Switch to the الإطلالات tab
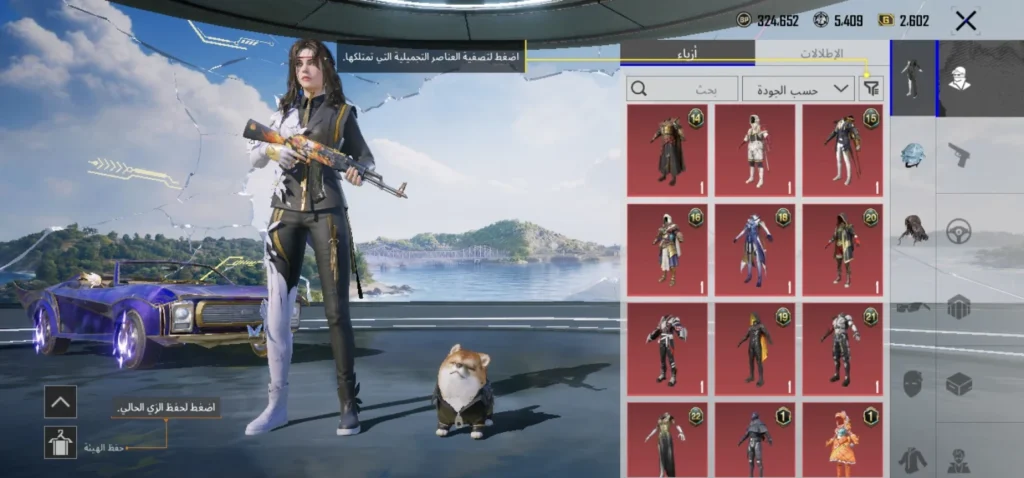The height and width of the screenshot is (478, 1024). [822, 53]
